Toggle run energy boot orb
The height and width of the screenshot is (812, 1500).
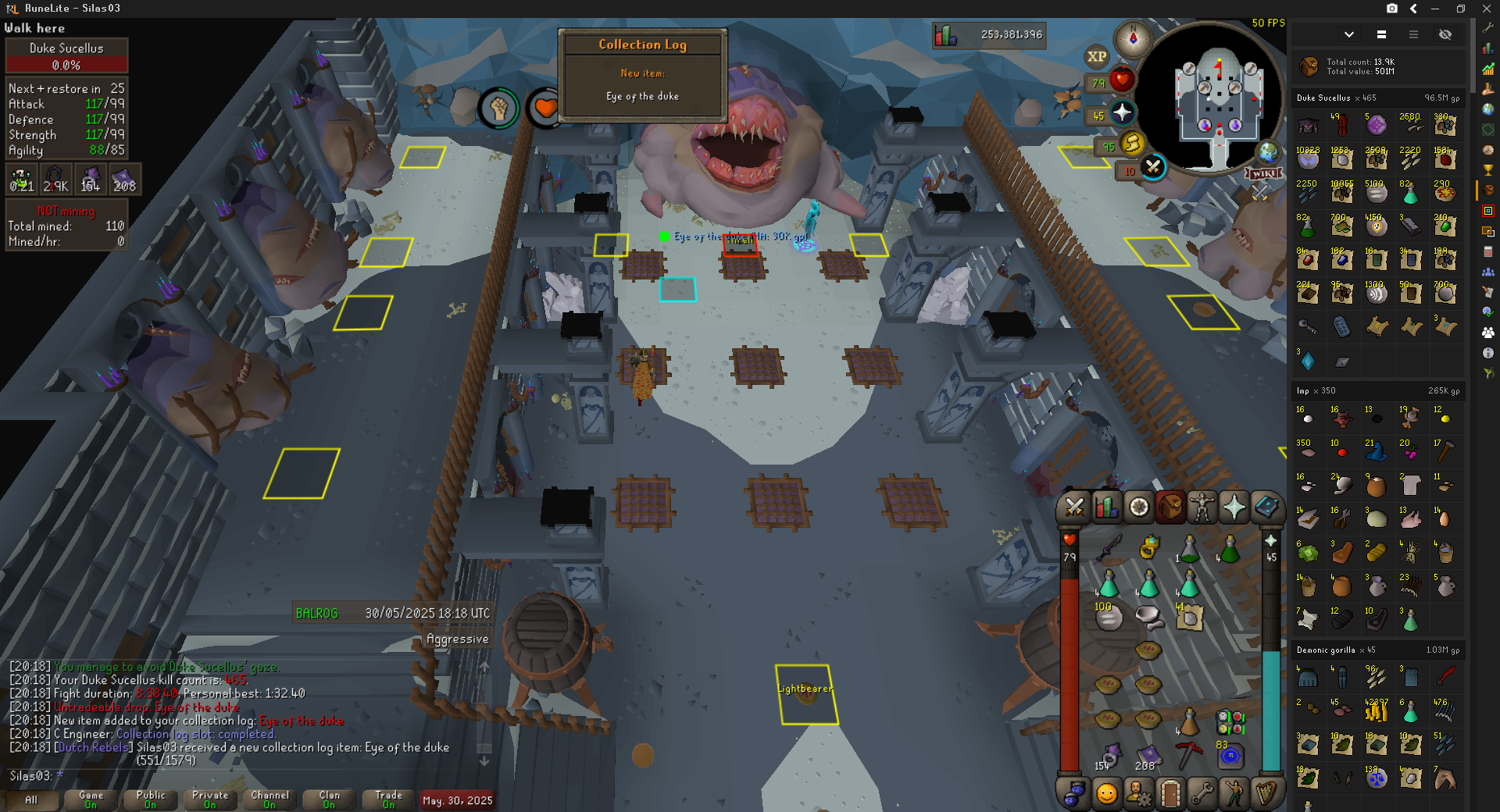click(1131, 143)
